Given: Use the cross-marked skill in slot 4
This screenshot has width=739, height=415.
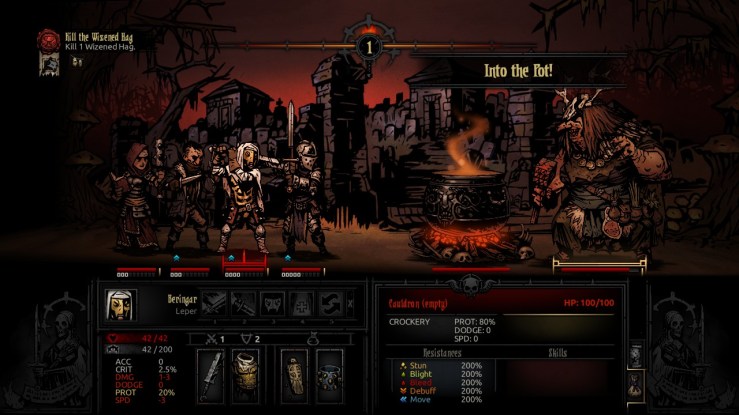Looking at the screenshot, I should (303, 303).
